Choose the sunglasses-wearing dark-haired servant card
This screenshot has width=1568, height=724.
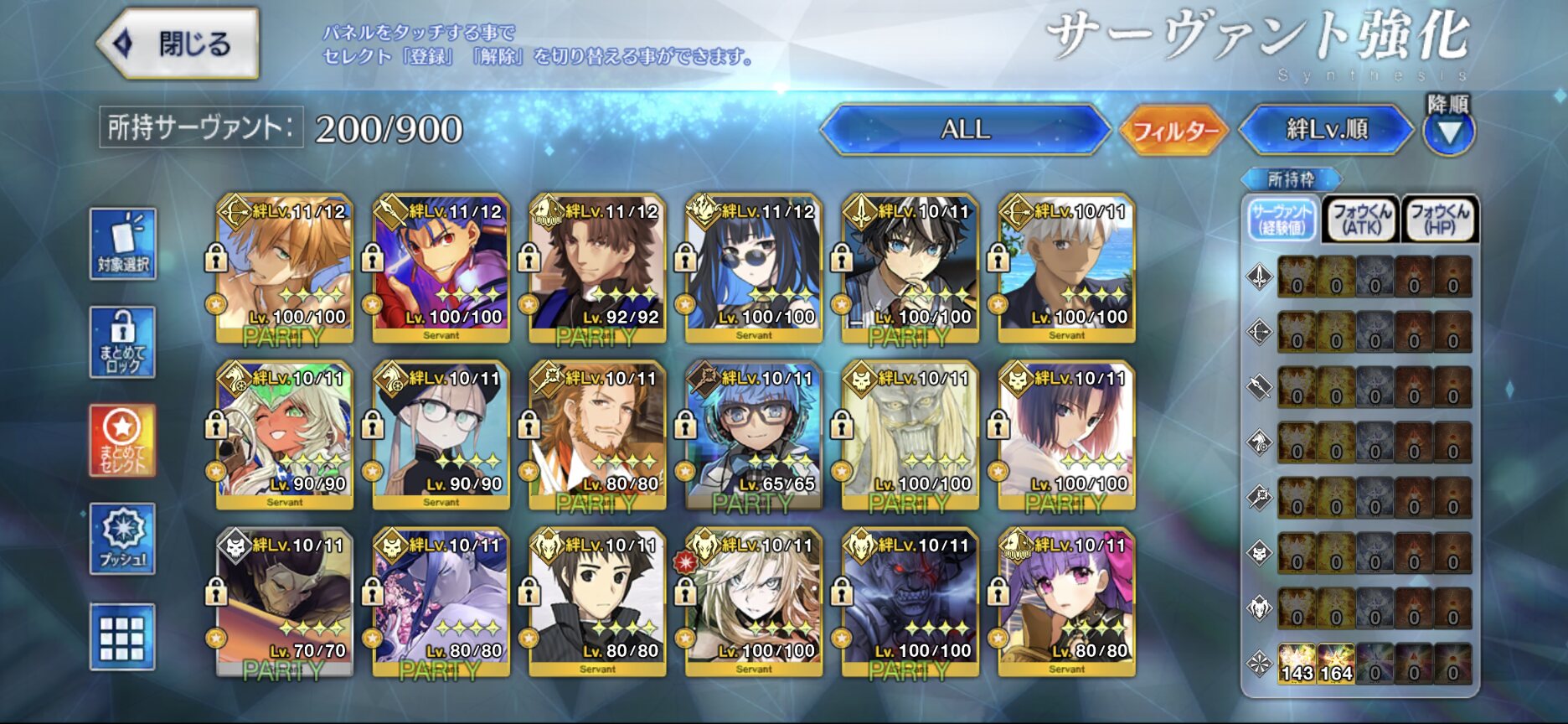754,268
